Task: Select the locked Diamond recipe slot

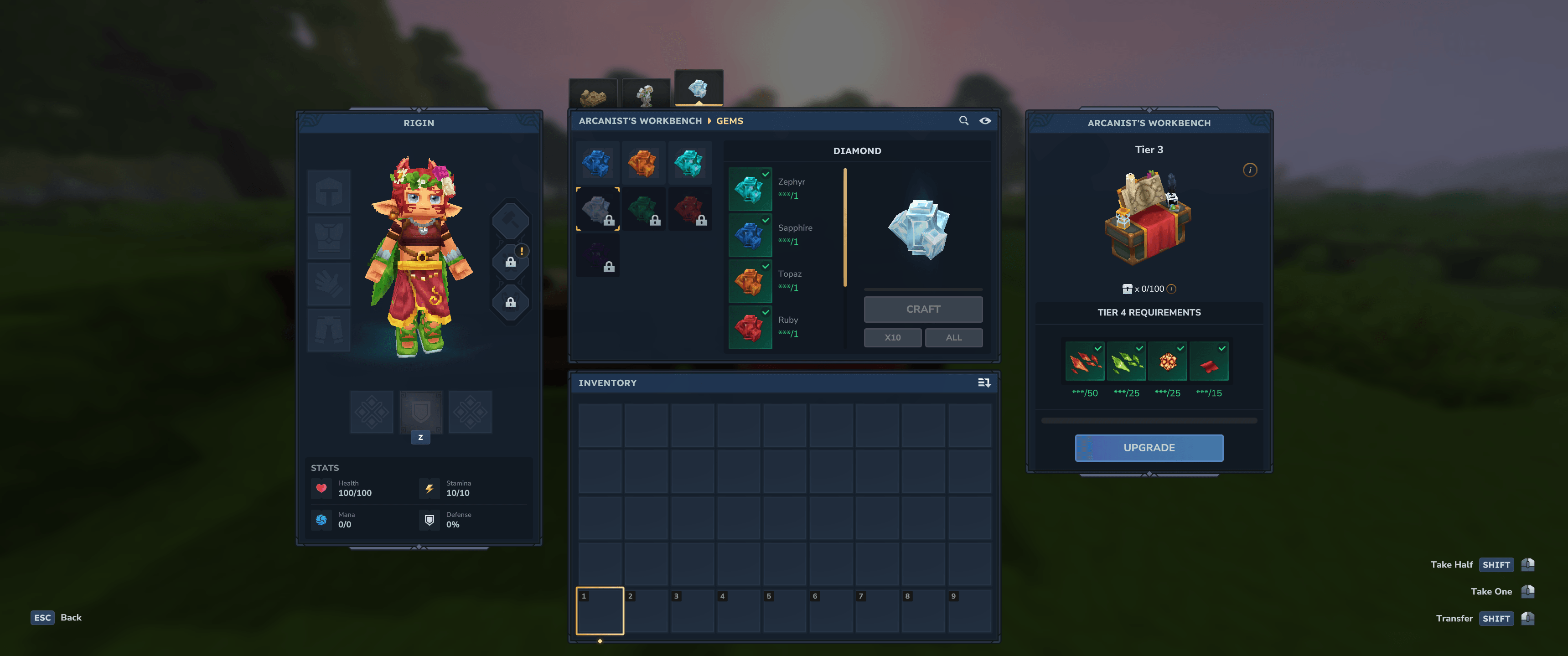Action: pos(597,209)
